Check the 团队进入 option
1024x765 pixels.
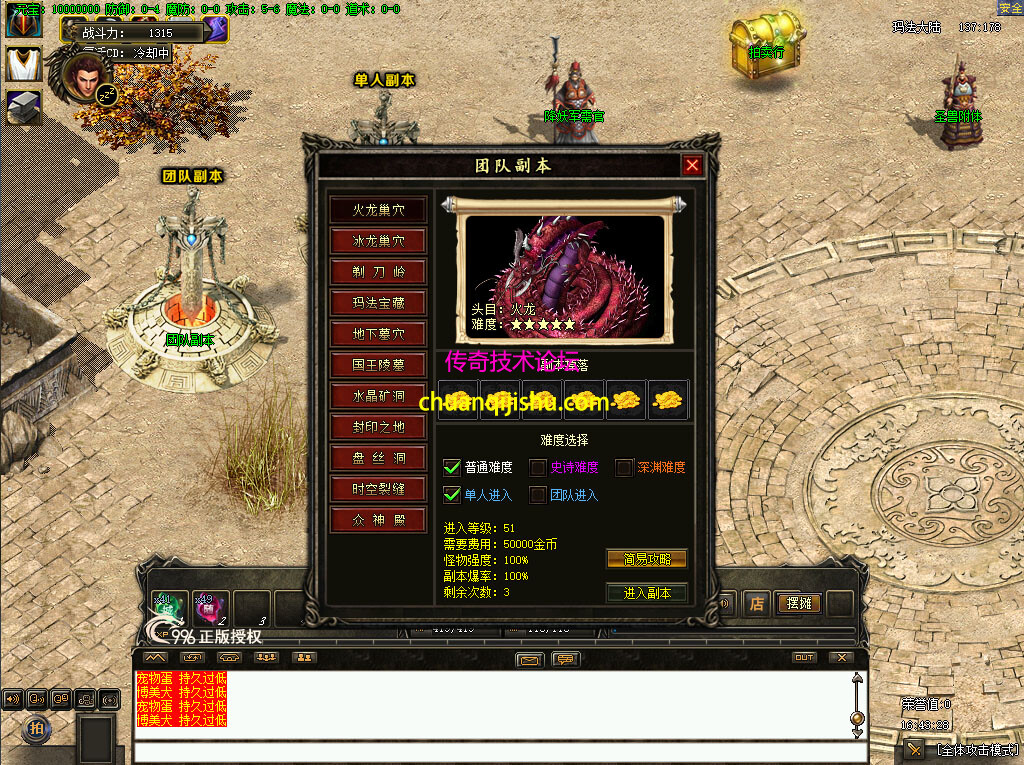pos(538,494)
